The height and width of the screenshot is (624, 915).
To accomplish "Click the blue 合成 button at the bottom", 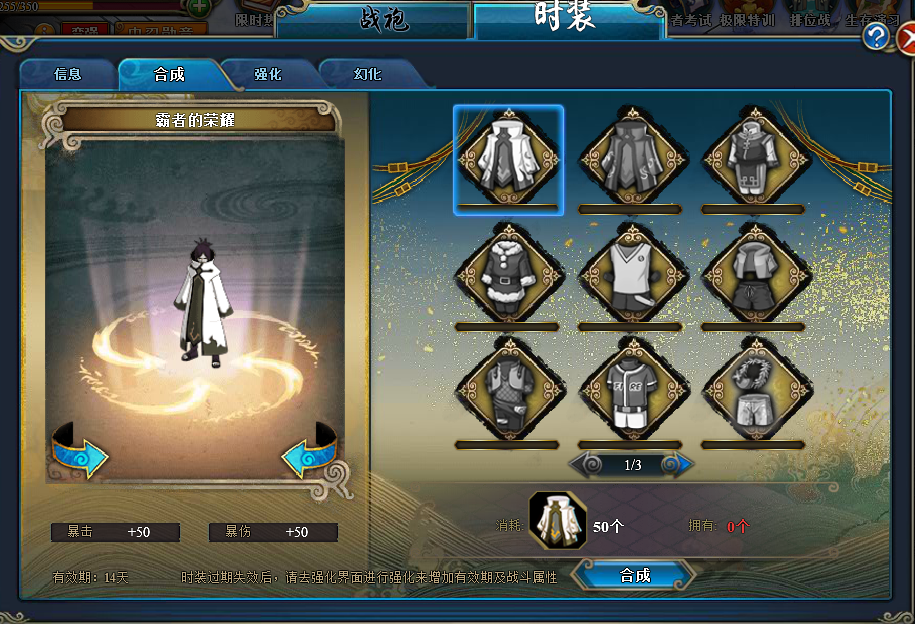I will (635, 575).
